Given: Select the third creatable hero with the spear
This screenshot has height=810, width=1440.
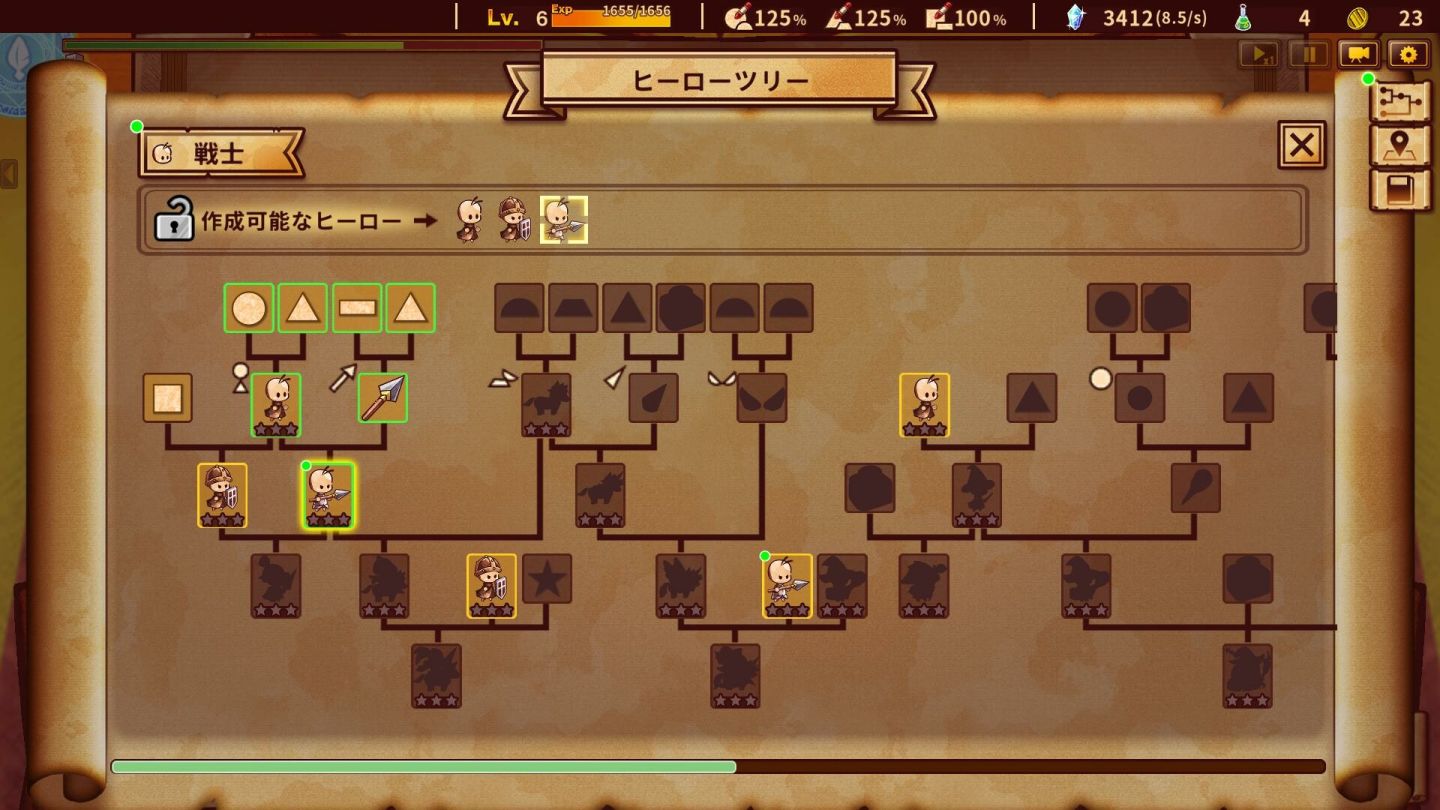Looking at the screenshot, I should [563, 220].
